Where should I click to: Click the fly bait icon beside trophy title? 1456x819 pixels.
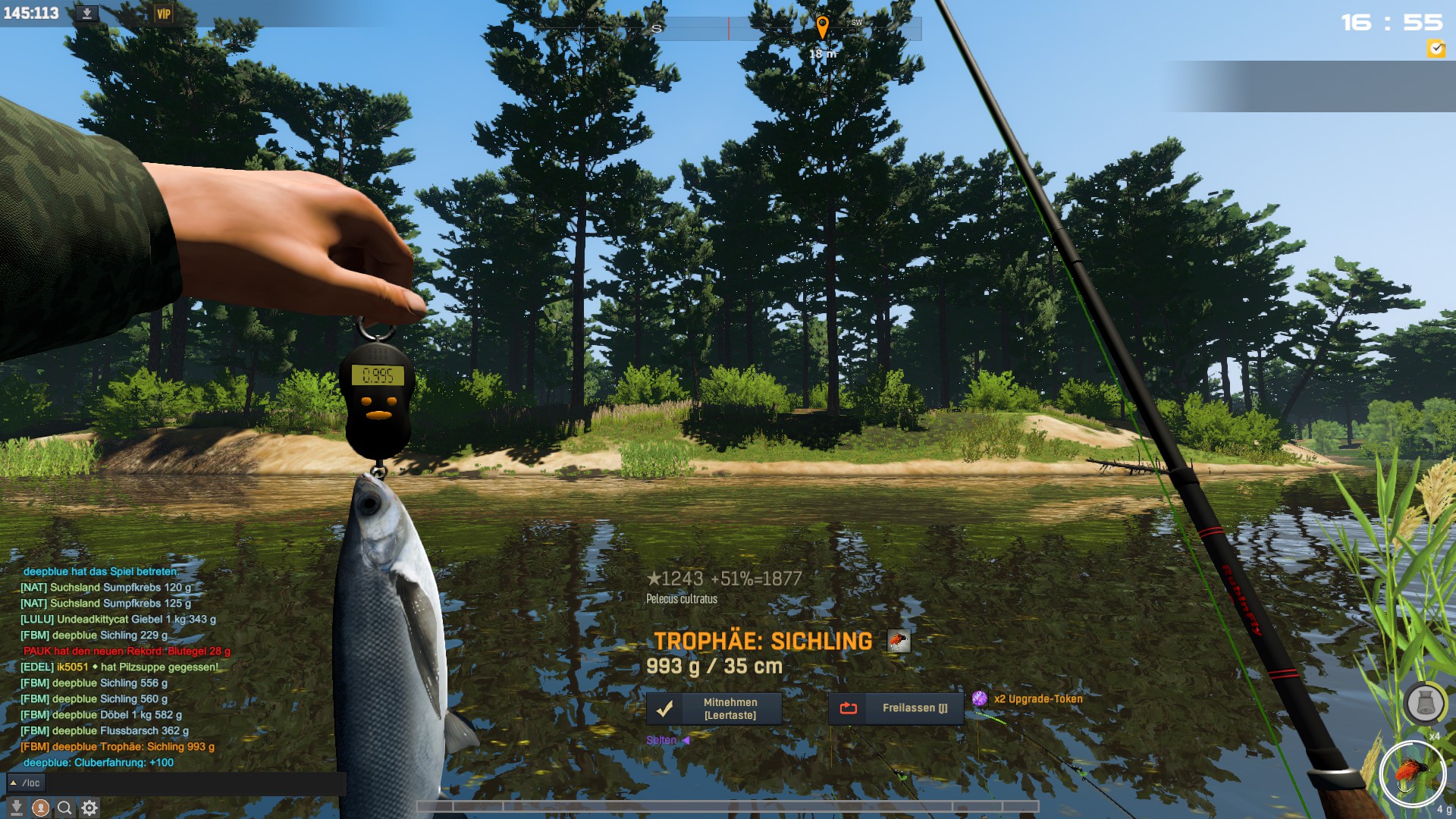tap(899, 642)
